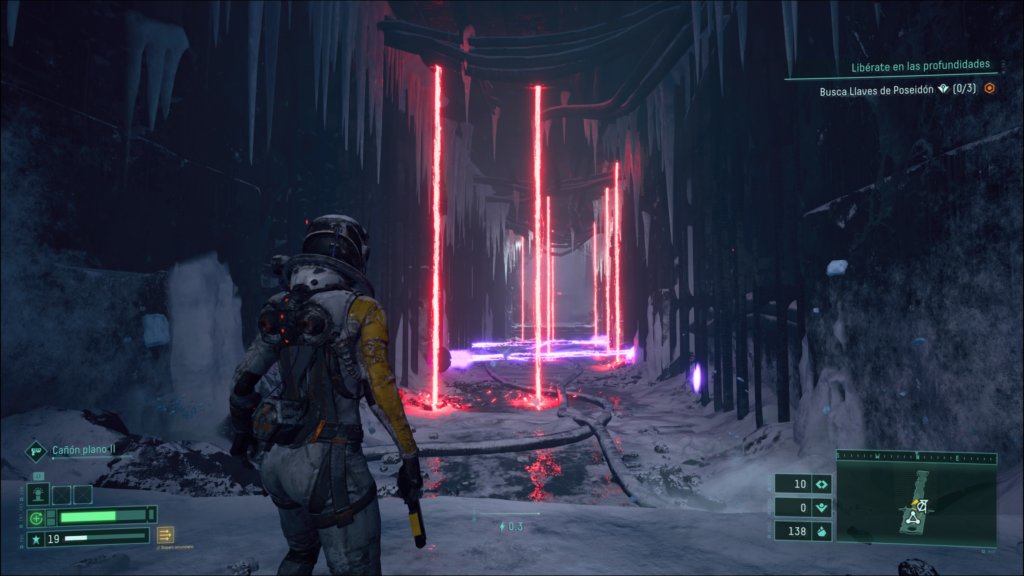Click the green circular repair icon
The height and width of the screenshot is (576, 1024).
click(37, 517)
